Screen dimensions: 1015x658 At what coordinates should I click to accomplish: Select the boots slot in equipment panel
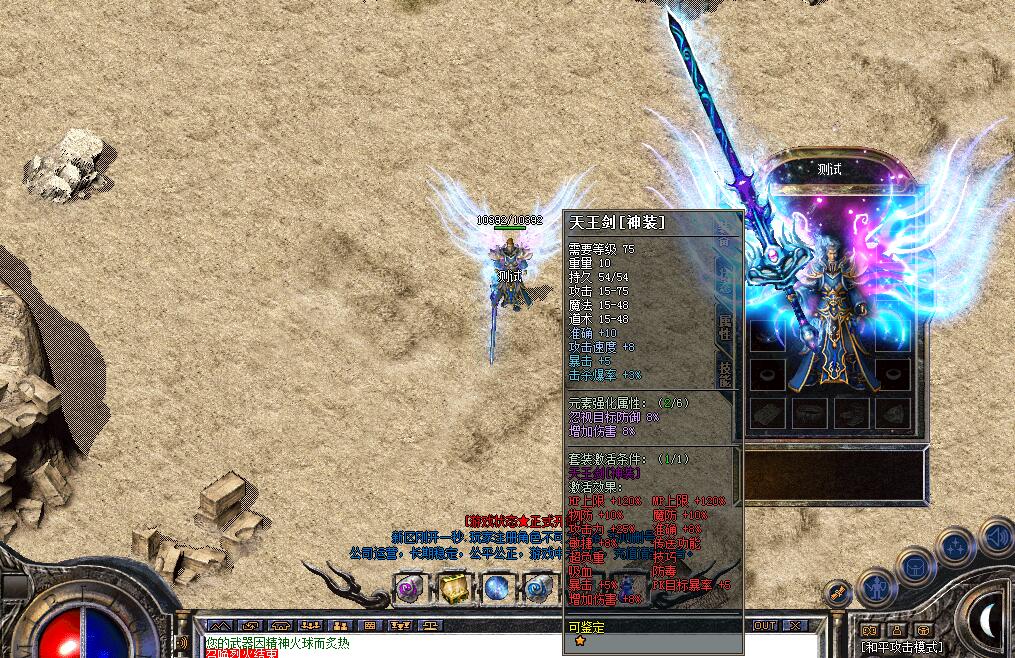click(851, 411)
